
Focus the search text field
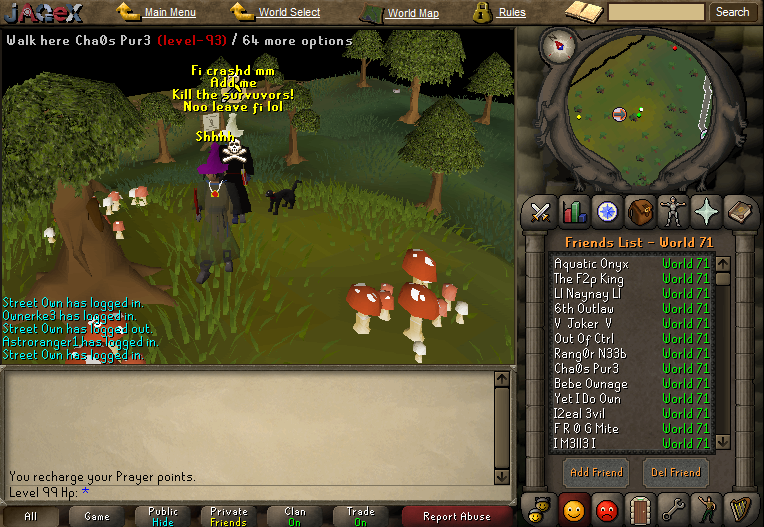tap(656, 12)
